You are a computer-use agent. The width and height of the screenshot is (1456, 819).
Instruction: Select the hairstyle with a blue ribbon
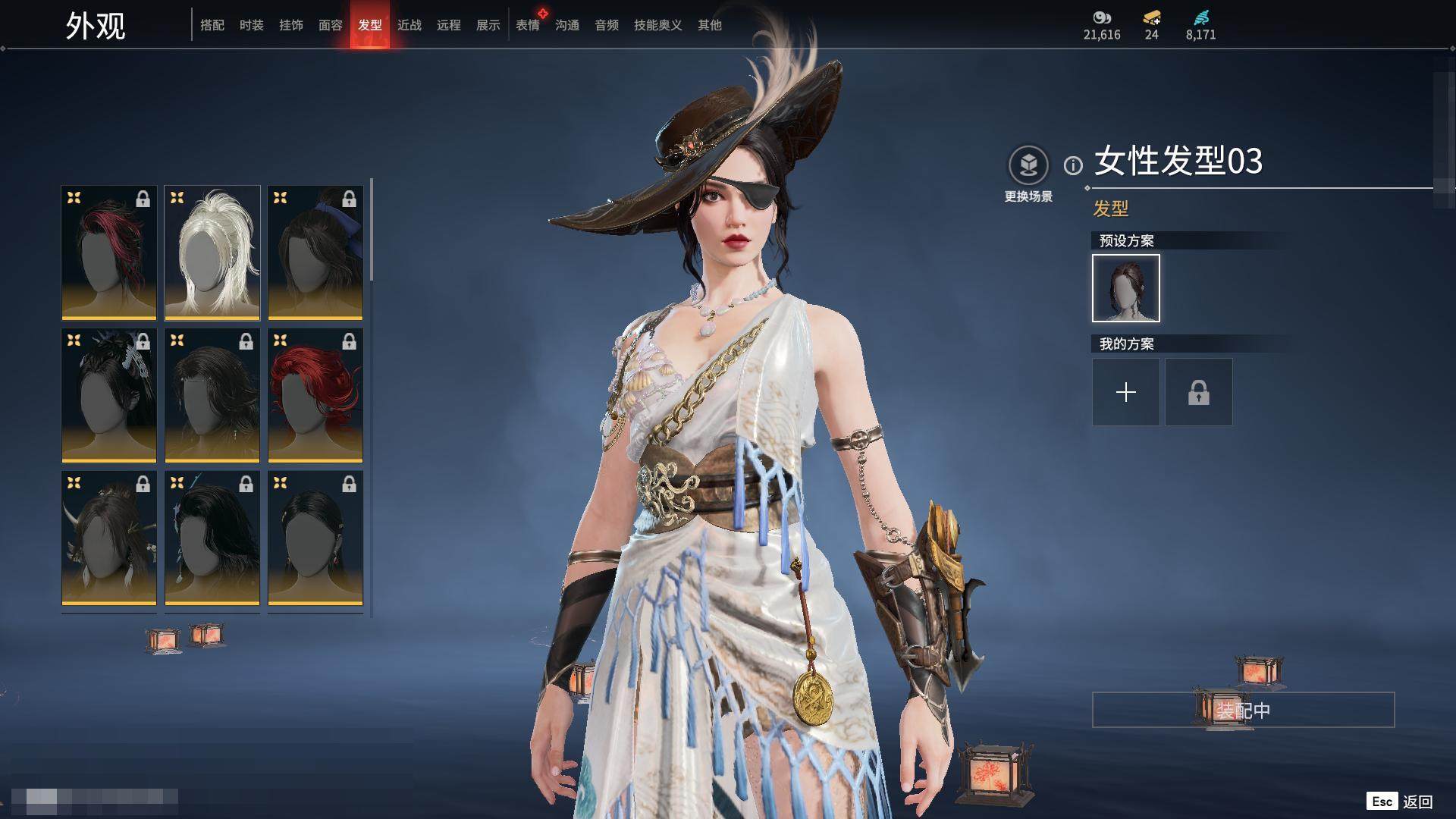[x=315, y=253]
